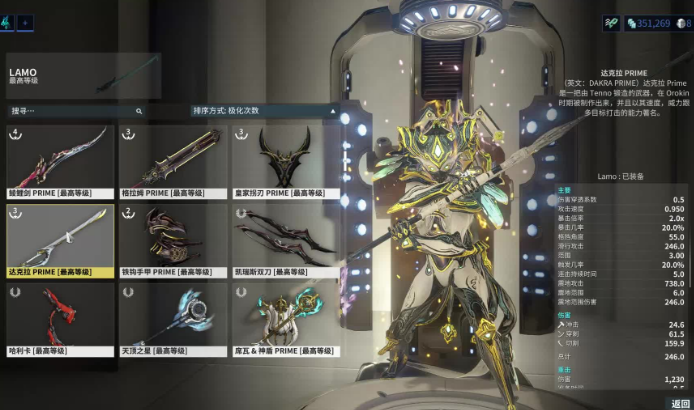Open the 排序方式 sort dropdown
694x410 pixels.
click(x=261, y=111)
